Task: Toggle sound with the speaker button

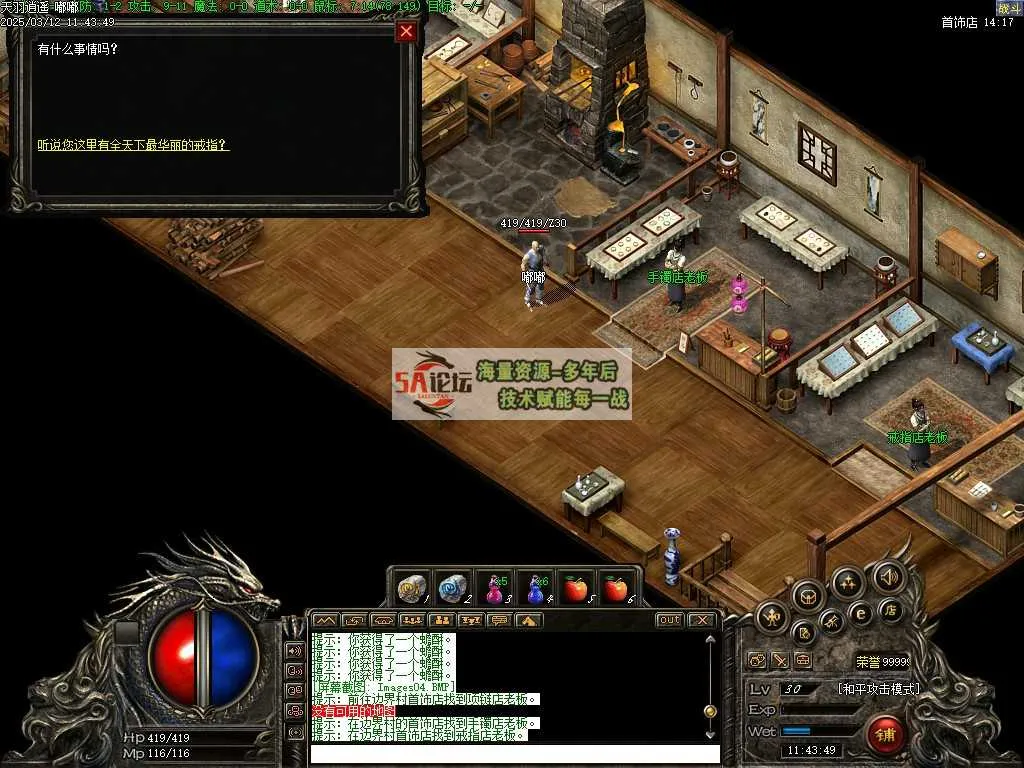Action: (887, 576)
